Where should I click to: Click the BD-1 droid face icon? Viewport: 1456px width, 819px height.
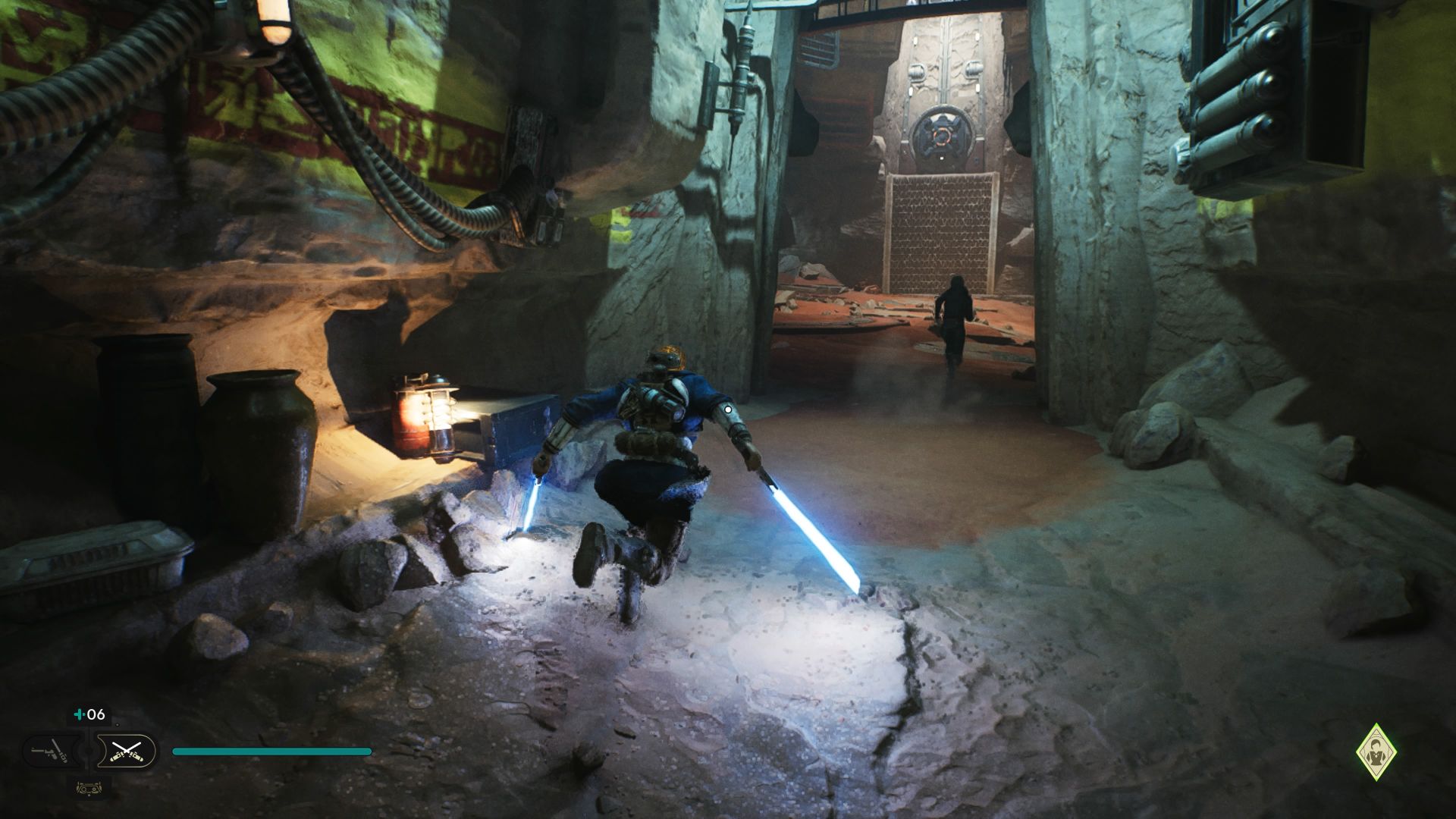[x=89, y=789]
